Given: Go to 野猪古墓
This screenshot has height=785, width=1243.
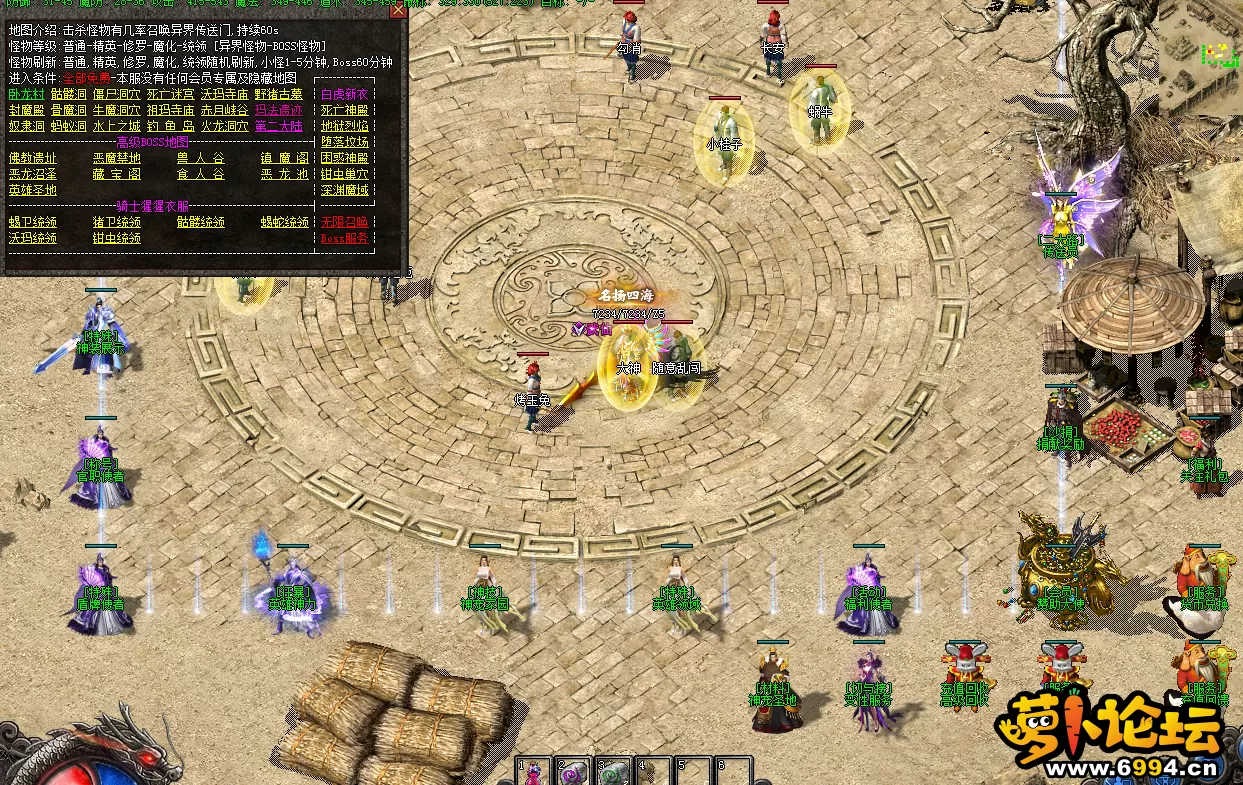Looking at the screenshot, I should (278, 94).
